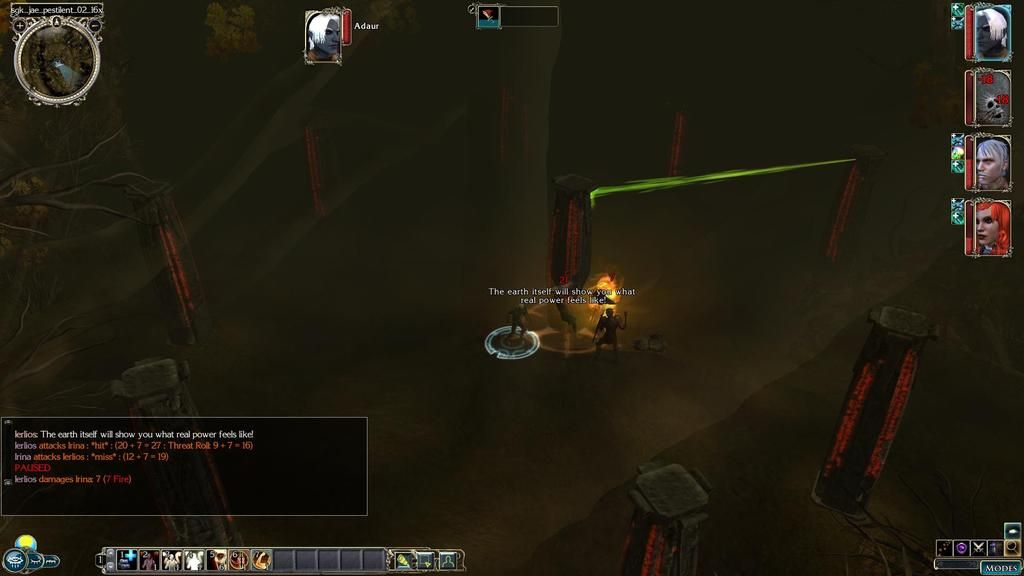Screen dimensions: 1024x576
Task: Click the crossed swords menu icon
Action: click(x=978, y=547)
